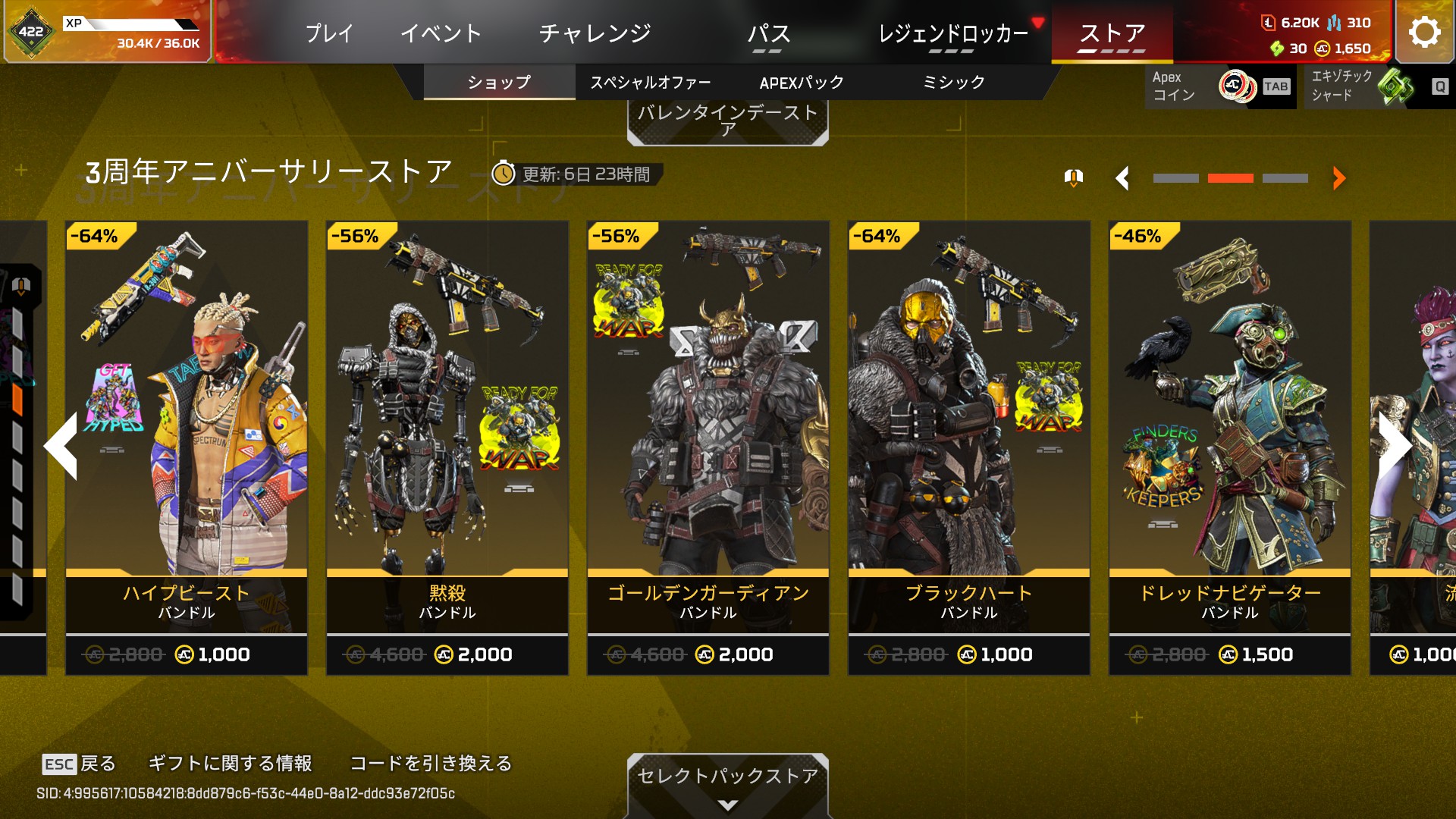The image size is (1456, 819).
Task: Open the ゴールデンガーディアン bundle
Action: click(x=708, y=447)
